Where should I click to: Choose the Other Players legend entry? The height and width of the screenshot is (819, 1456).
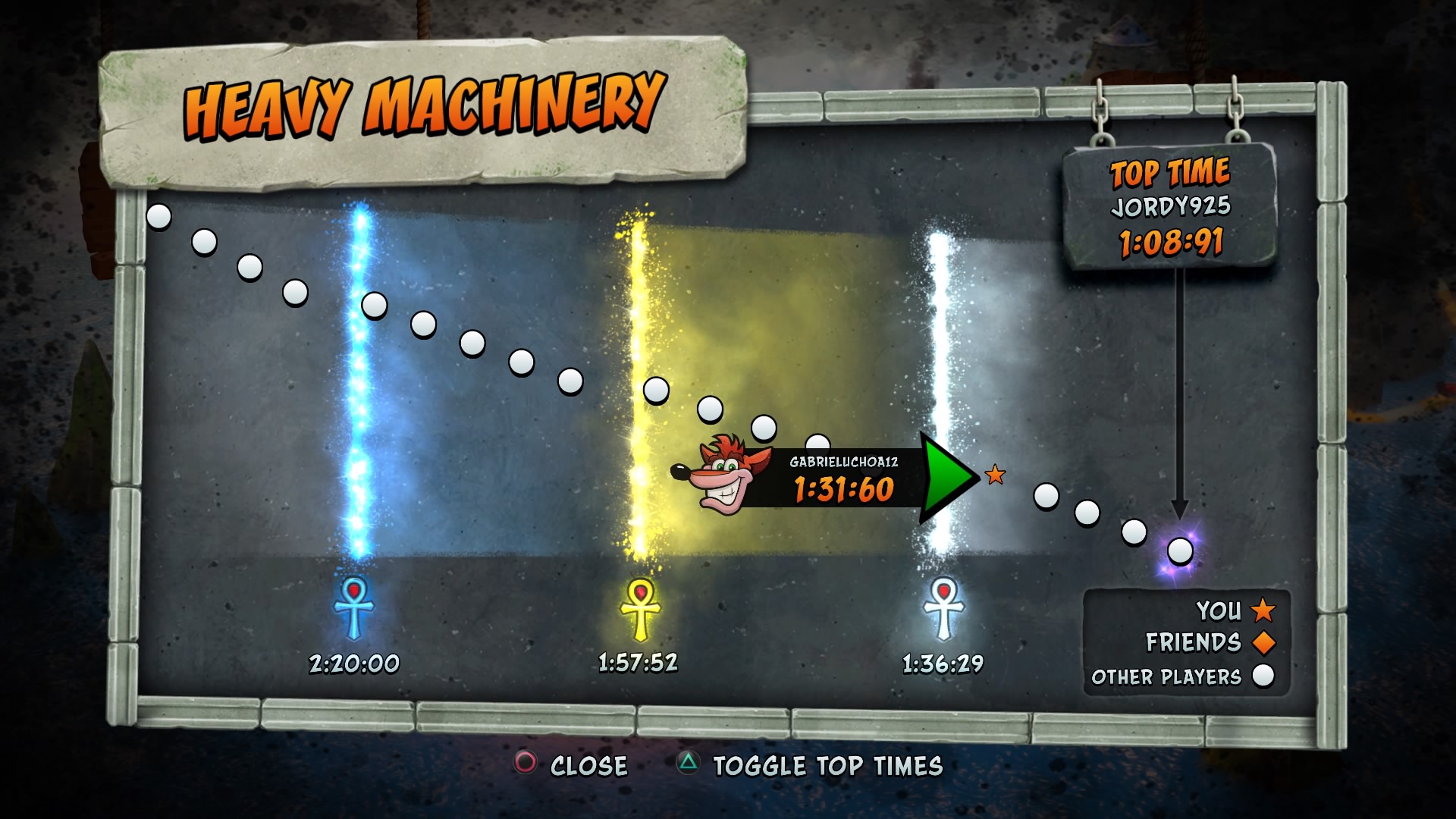click(x=1183, y=676)
